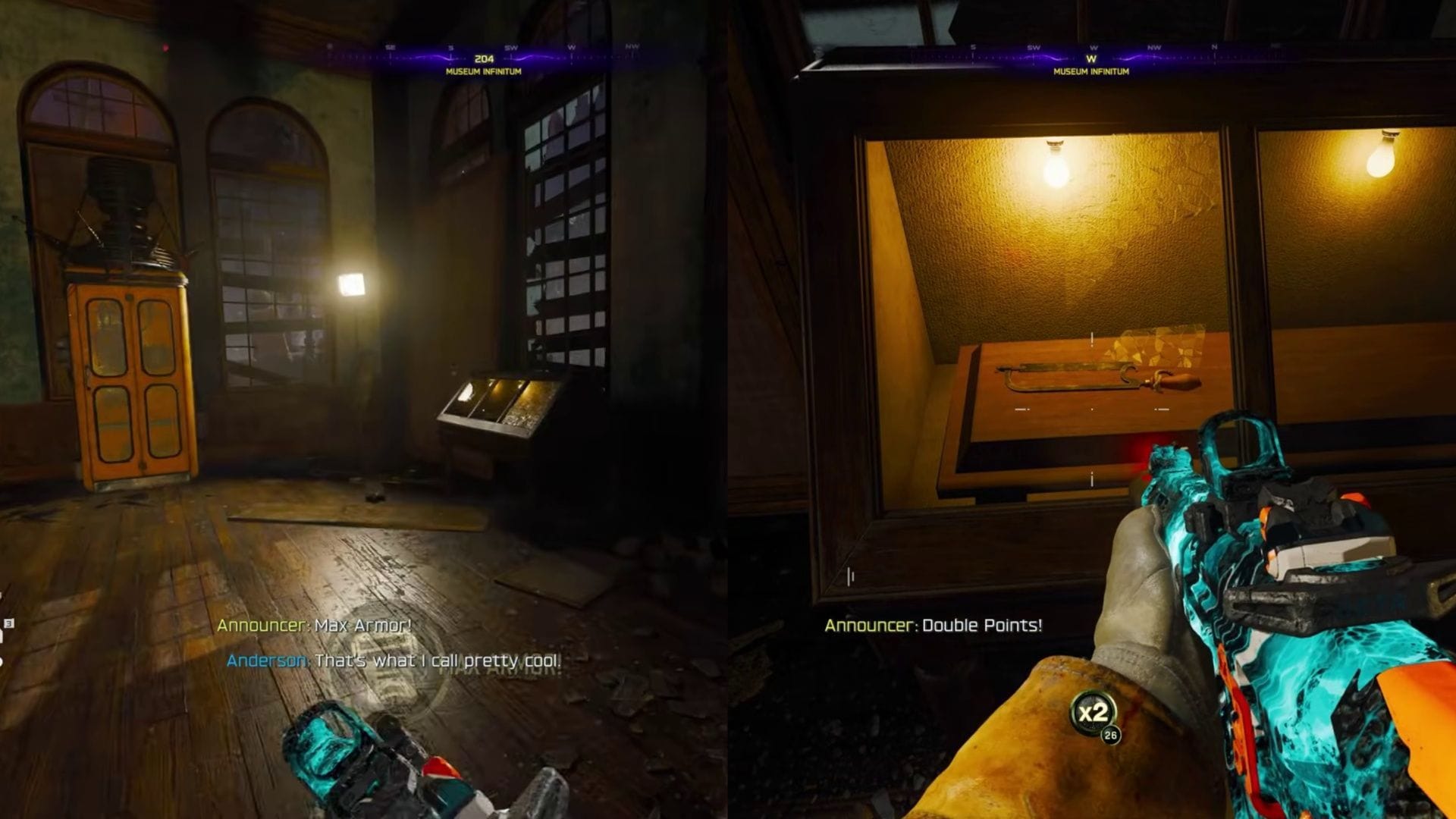Image resolution: width=1456 pixels, height=819 pixels.
Task: Click the purple waveform on the left compass
Action: point(425,58)
